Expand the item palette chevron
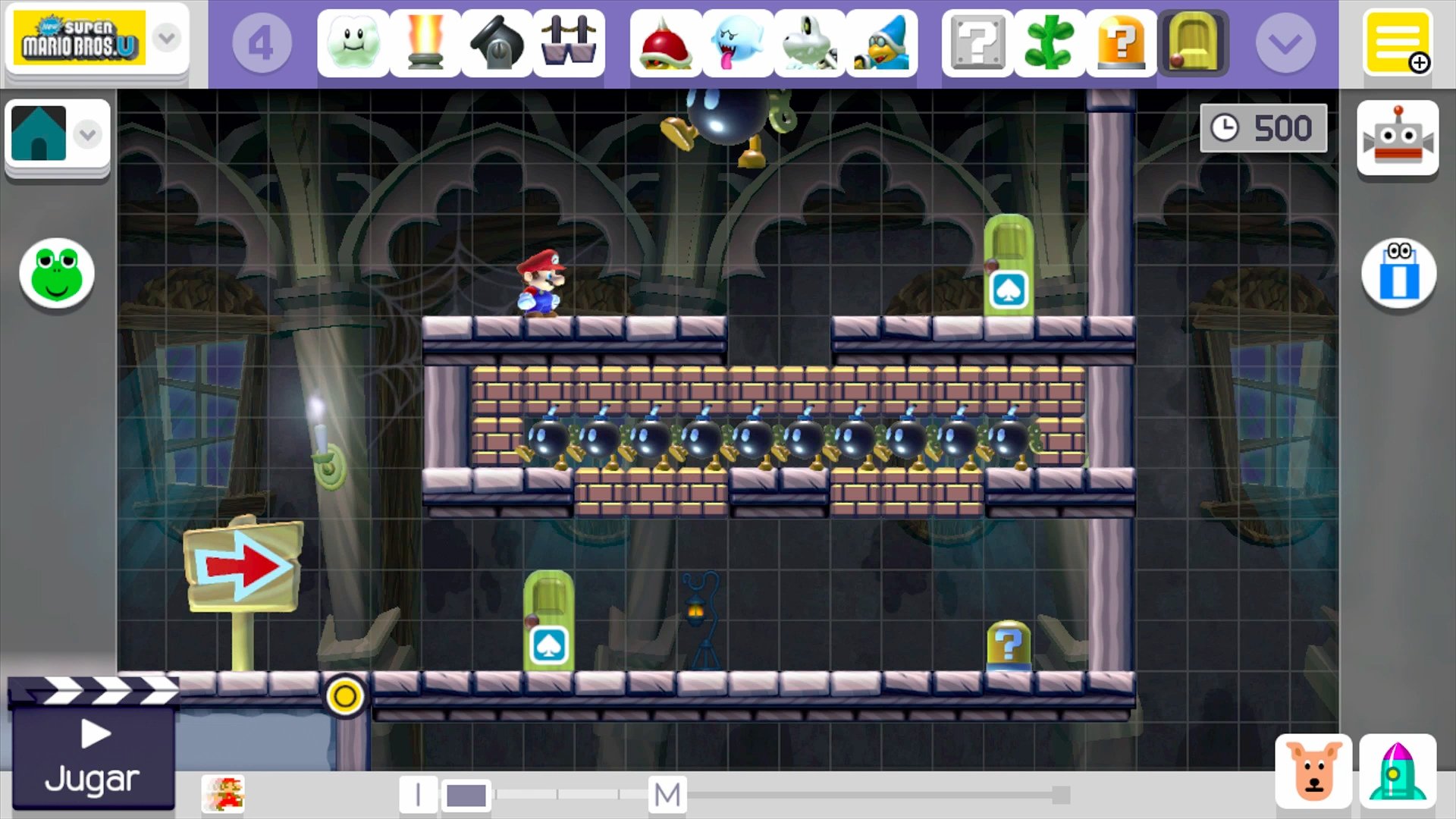Screen dimensions: 1456x819 point(1285,43)
